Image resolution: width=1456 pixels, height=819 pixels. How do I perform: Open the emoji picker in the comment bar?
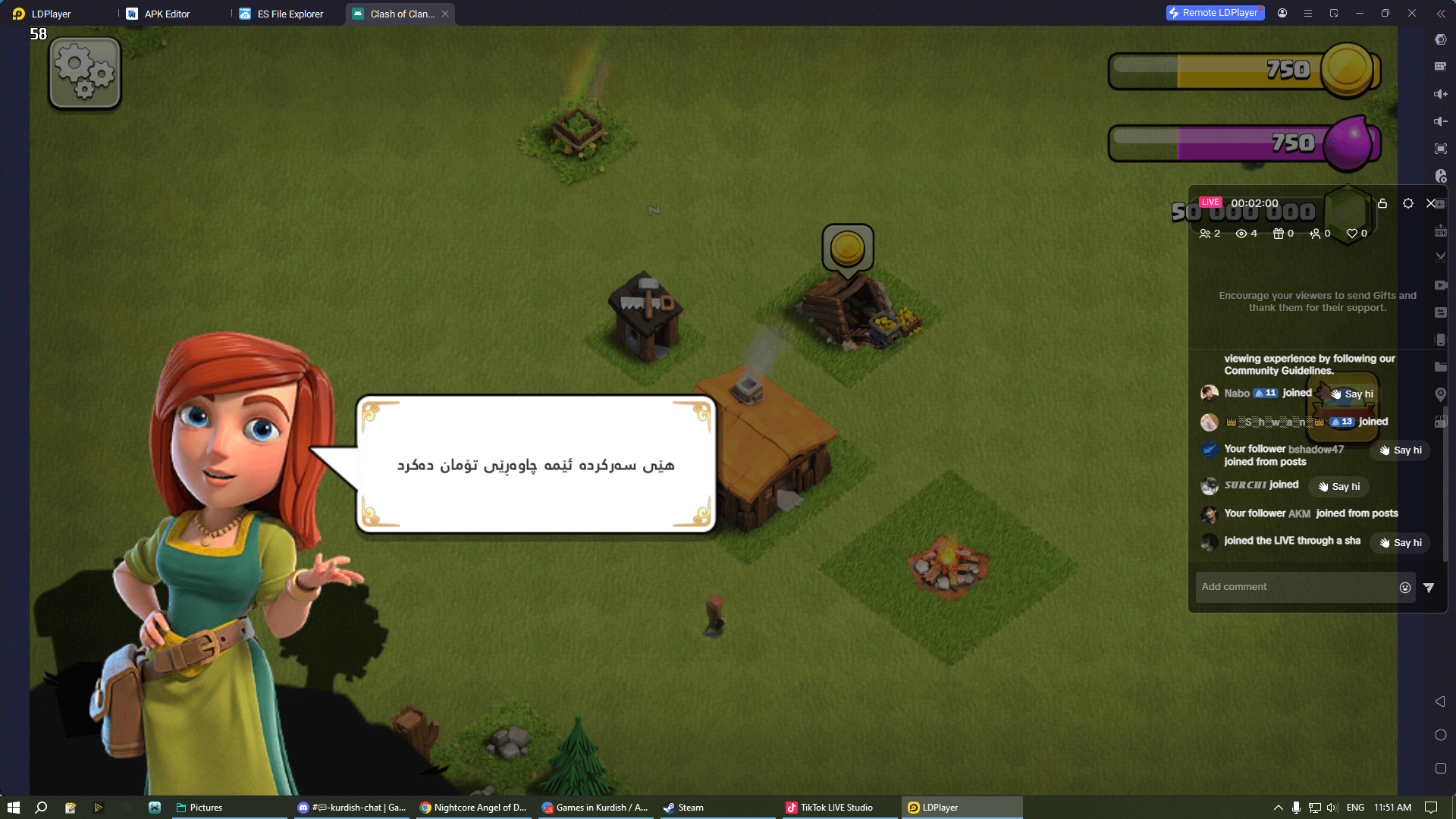[1405, 587]
